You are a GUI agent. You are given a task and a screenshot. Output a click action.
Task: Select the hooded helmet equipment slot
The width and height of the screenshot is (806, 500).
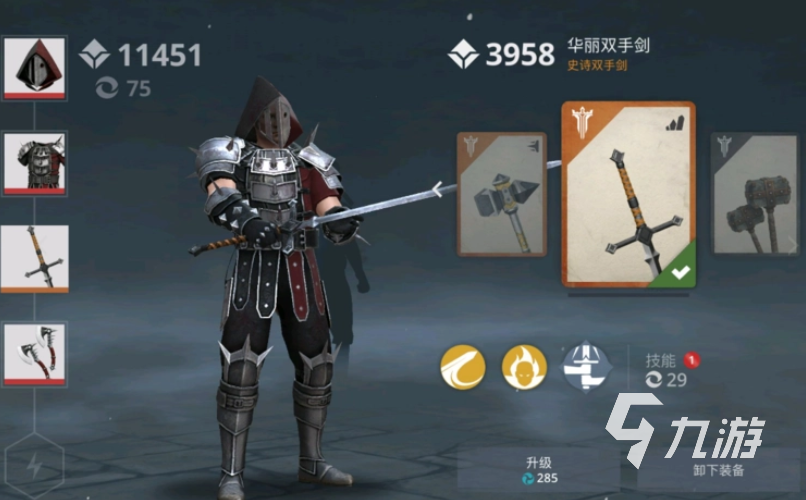[35, 67]
